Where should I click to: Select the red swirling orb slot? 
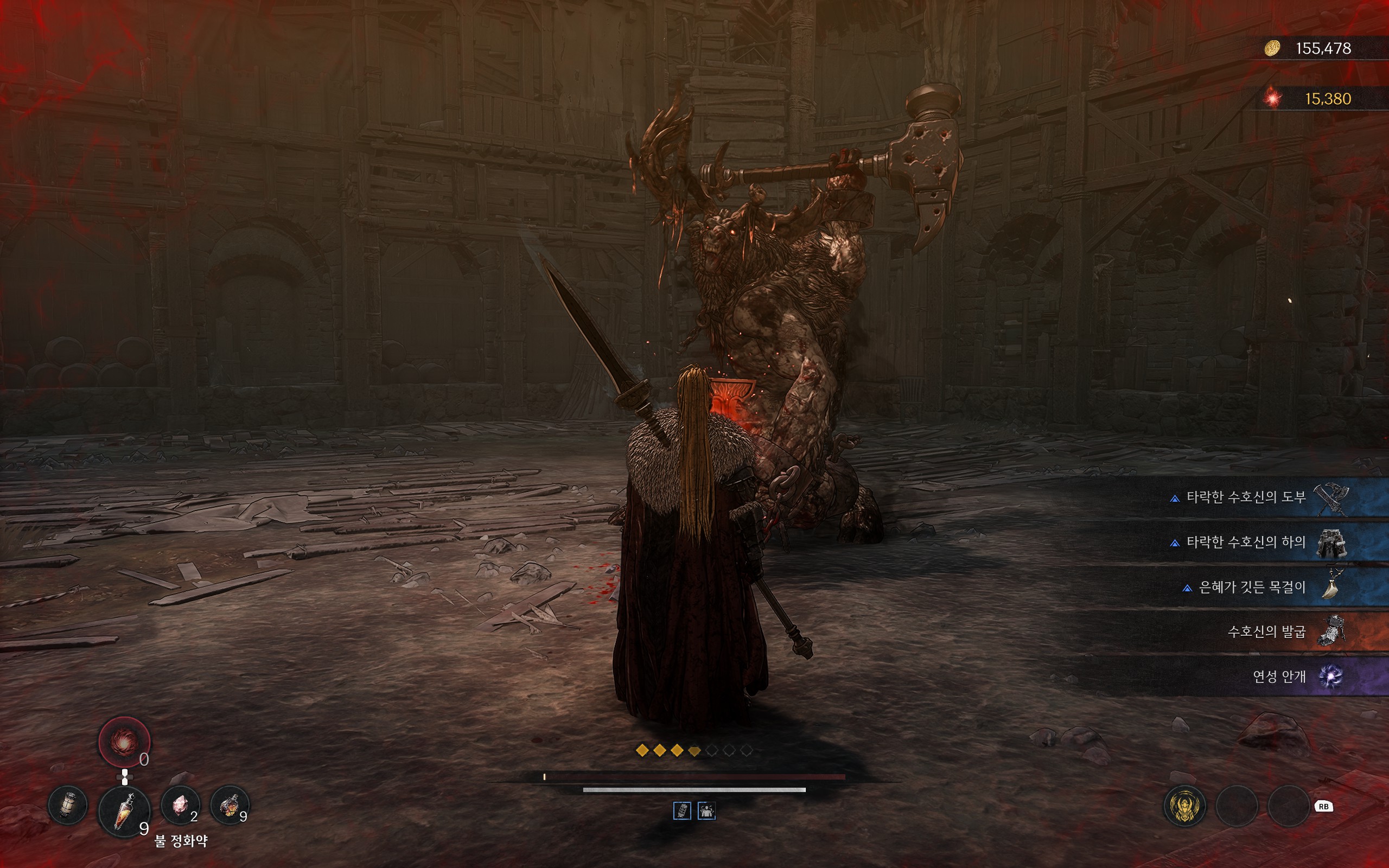tap(124, 742)
